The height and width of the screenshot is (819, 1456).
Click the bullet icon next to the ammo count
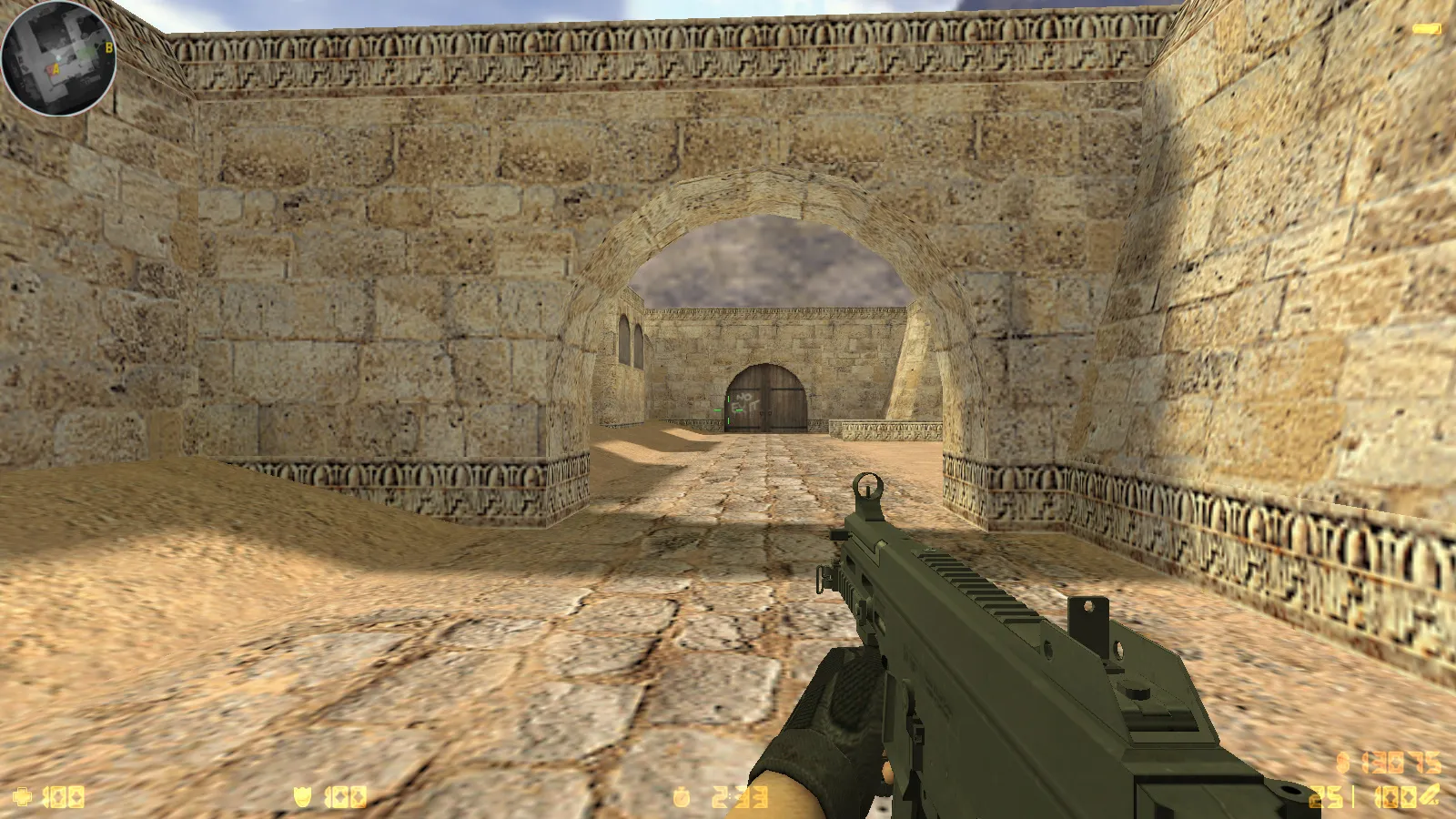pyautogui.click(x=1431, y=796)
